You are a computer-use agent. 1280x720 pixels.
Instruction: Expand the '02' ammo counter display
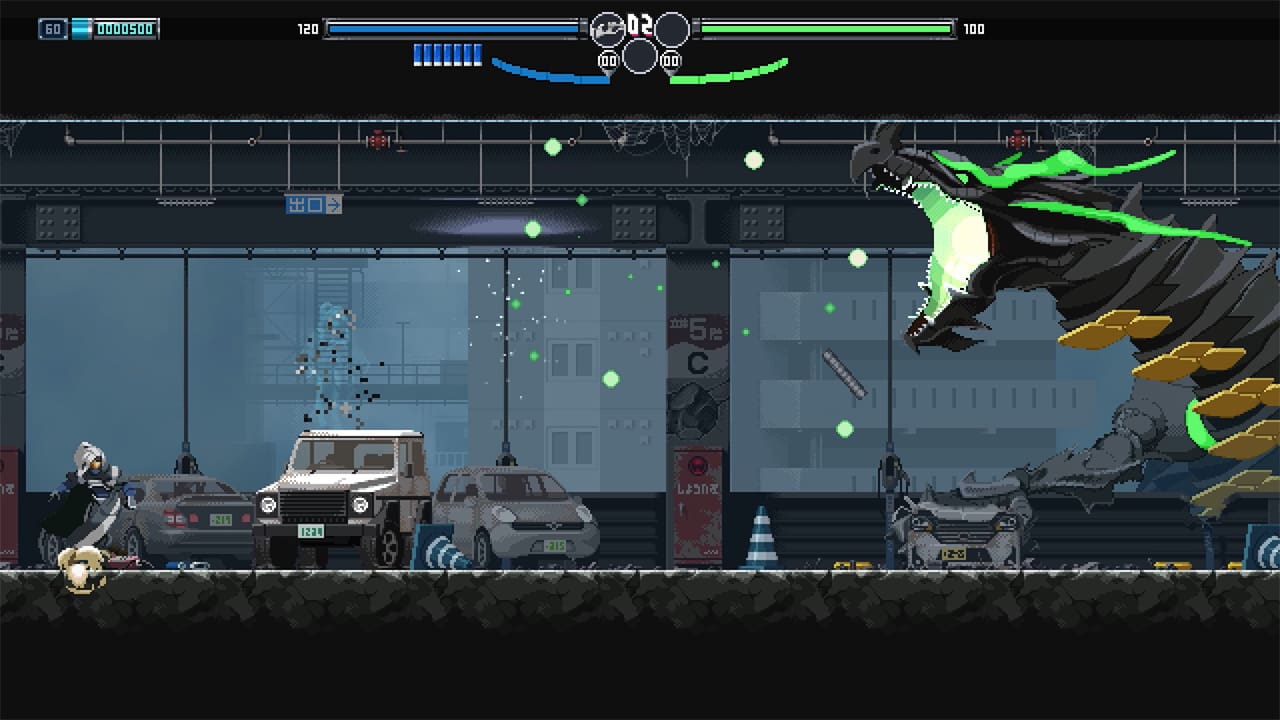click(x=640, y=24)
